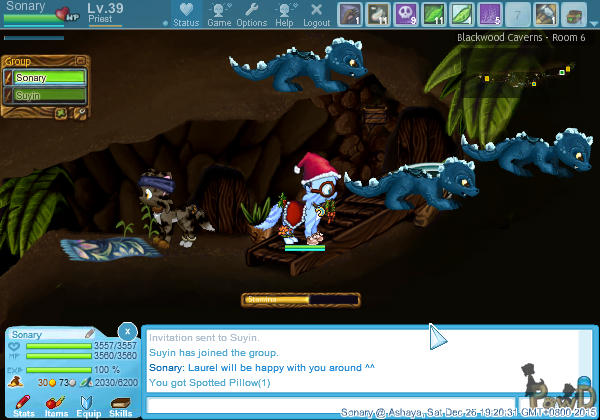The height and width of the screenshot is (420, 600).
Task: Click the green plus group invite button
Action: [x=61, y=113]
